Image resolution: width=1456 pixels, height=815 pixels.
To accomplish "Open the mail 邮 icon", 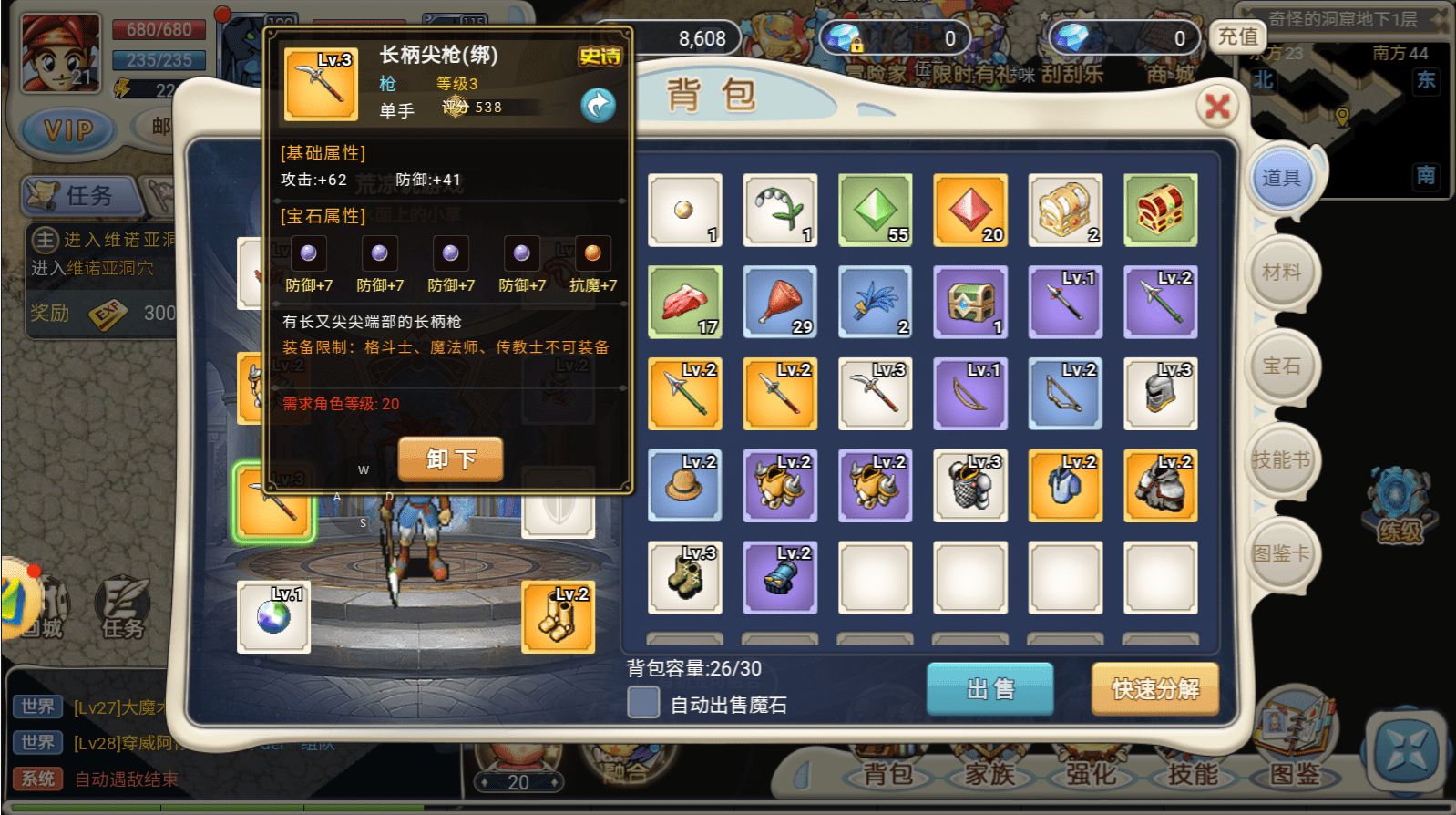I will coord(160,128).
